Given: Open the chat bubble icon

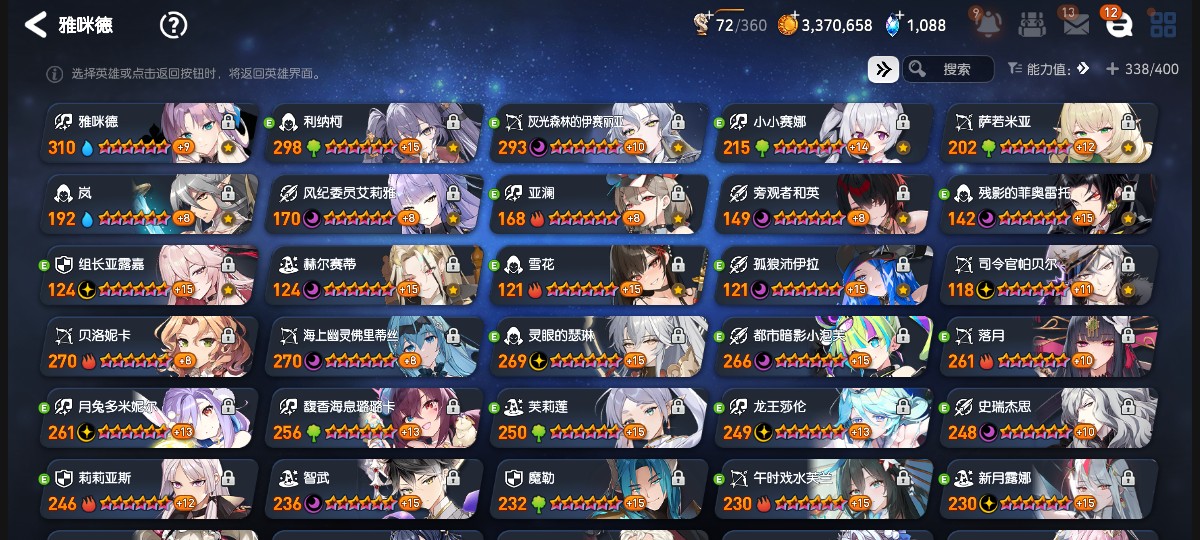Looking at the screenshot, I should [1119, 25].
